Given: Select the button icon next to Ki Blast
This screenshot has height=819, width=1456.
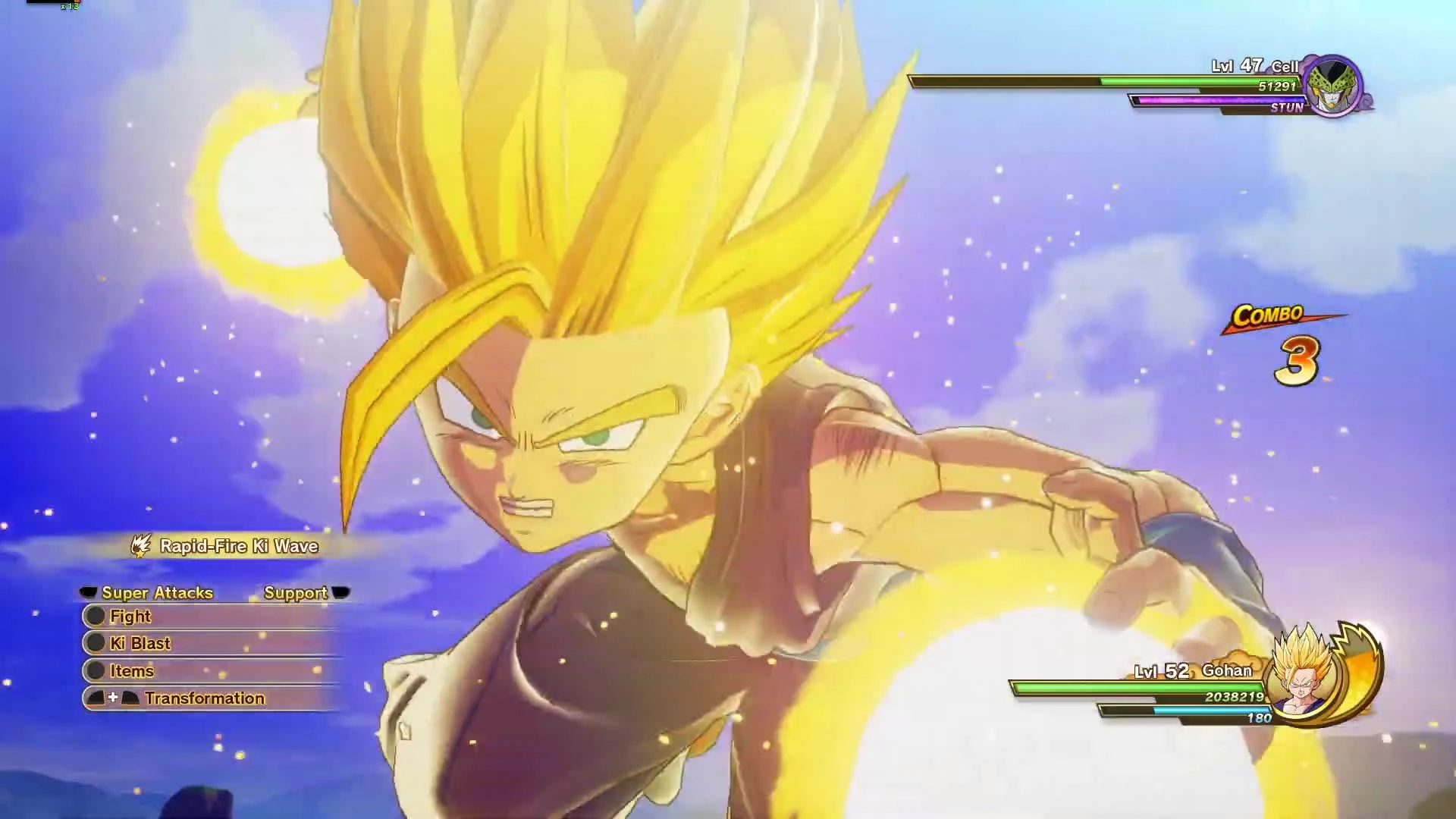Looking at the screenshot, I should pos(96,643).
